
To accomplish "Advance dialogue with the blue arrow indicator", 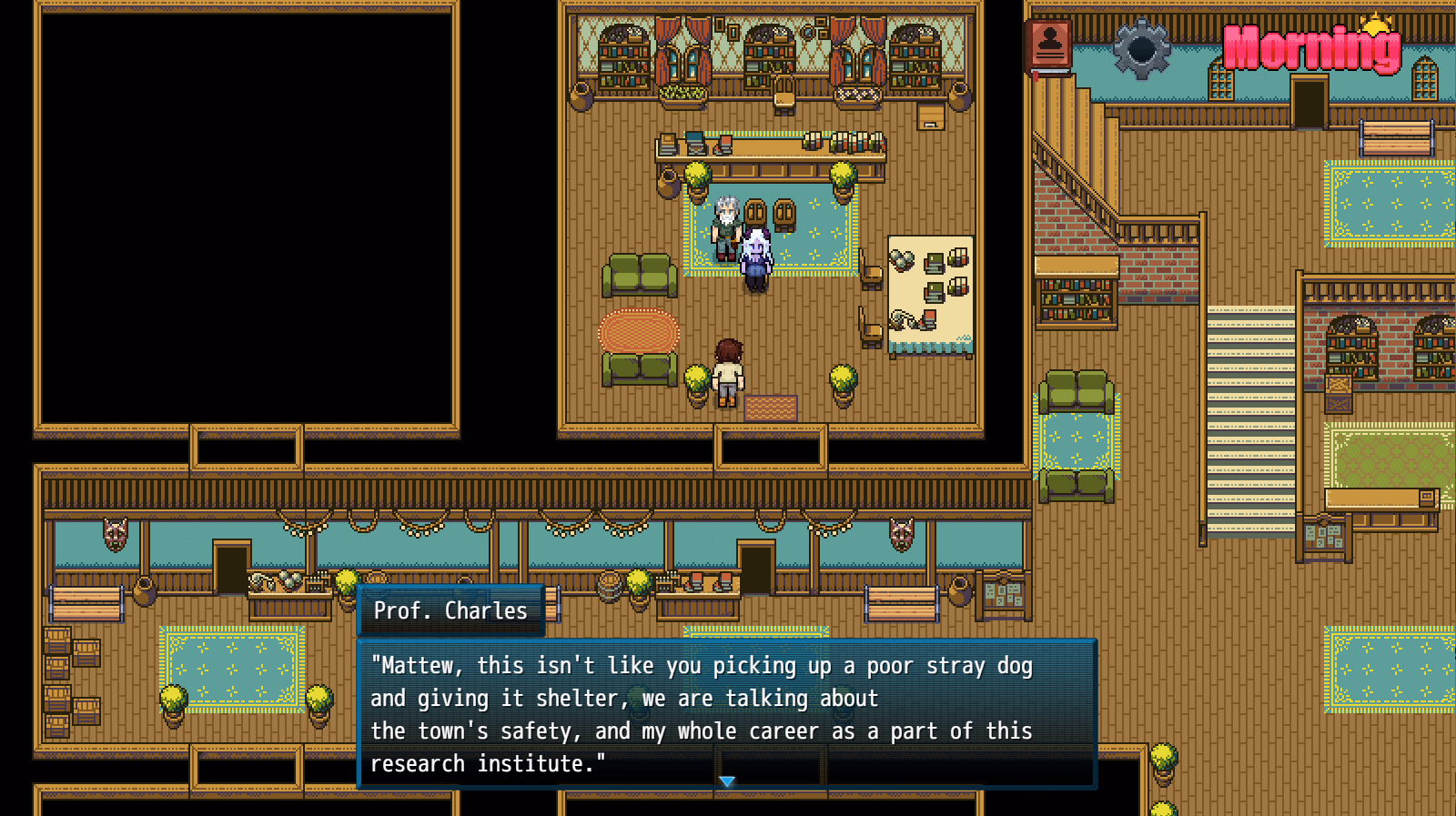I will click(726, 781).
